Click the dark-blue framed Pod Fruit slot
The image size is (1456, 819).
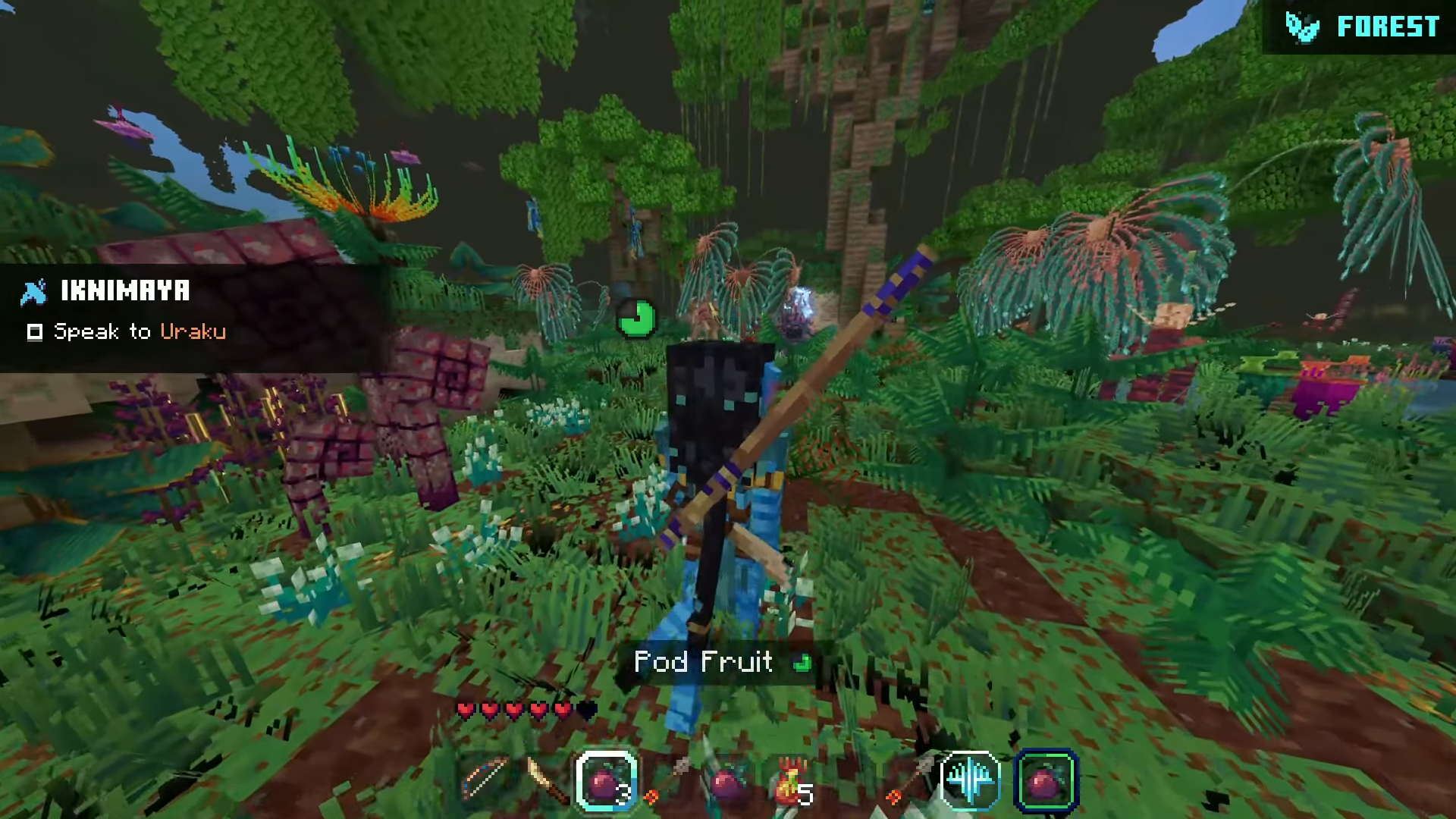click(1046, 780)
